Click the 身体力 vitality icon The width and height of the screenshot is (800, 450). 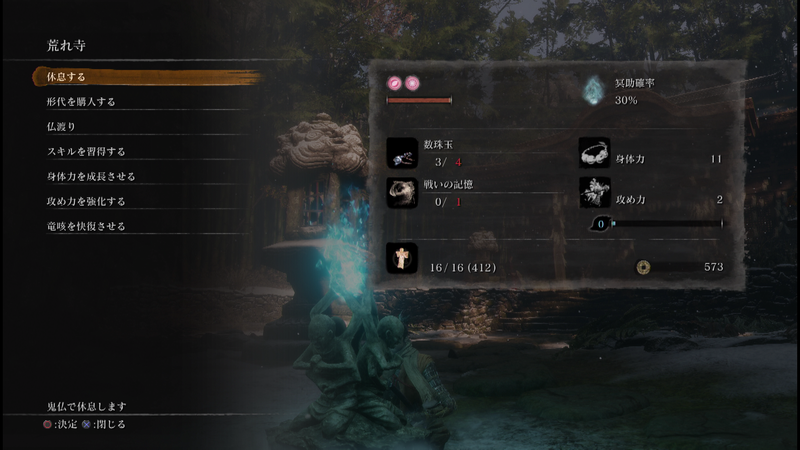[x=594, y=152]
